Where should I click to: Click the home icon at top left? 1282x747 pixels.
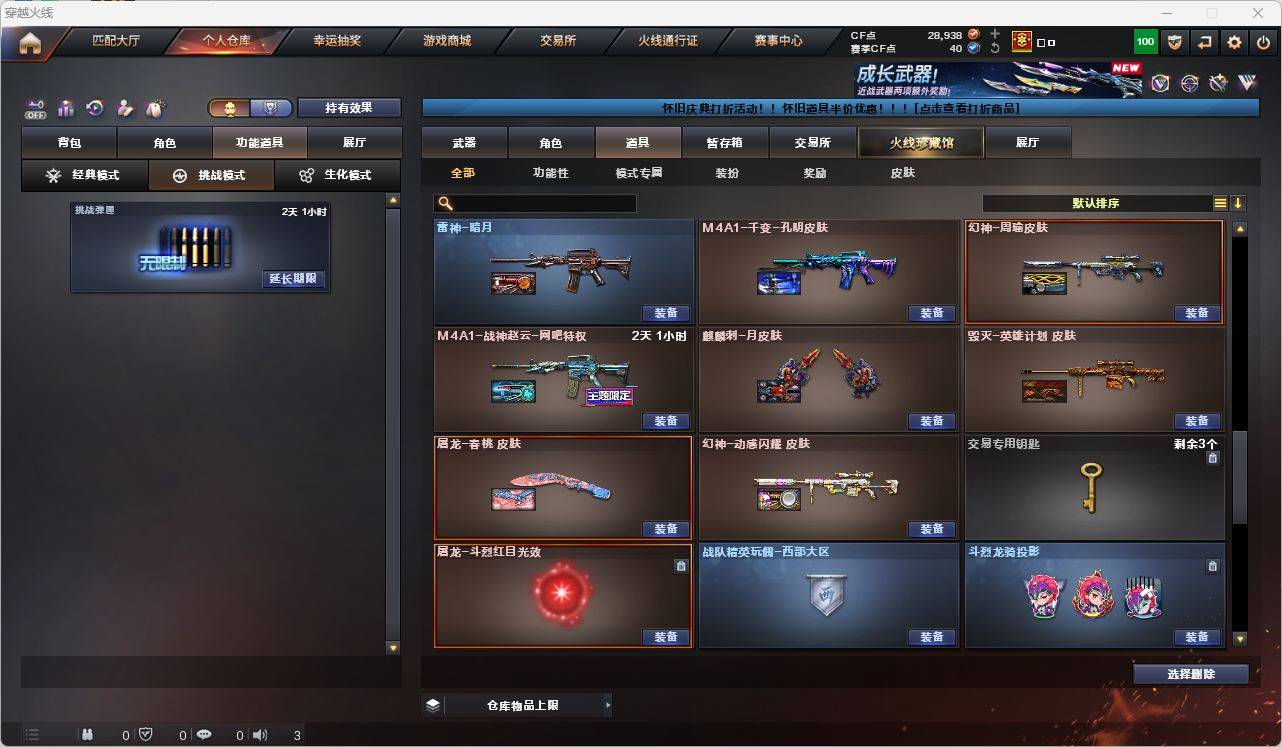click(32, 42)
